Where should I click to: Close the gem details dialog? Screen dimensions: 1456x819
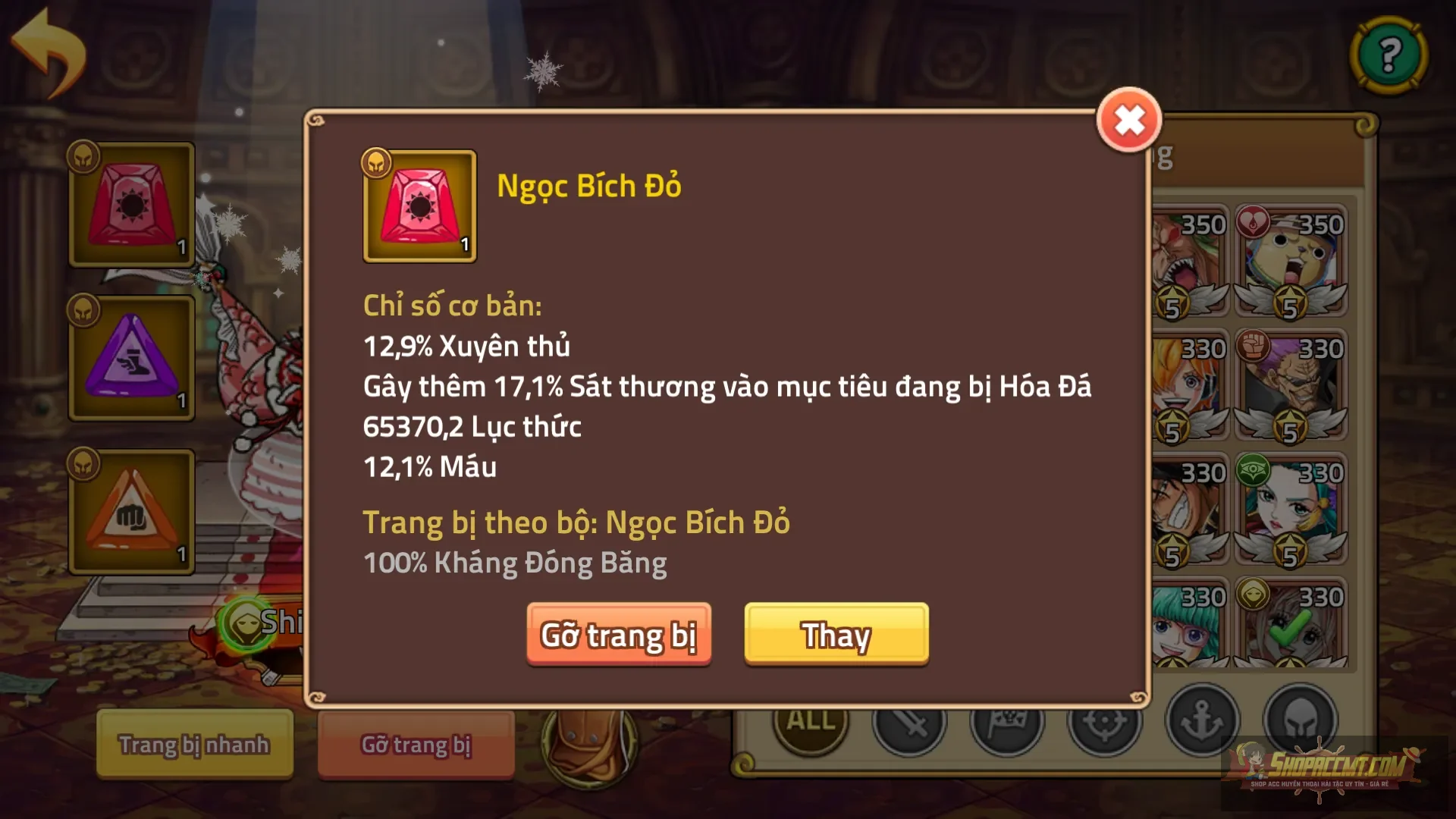point(1128,120)
